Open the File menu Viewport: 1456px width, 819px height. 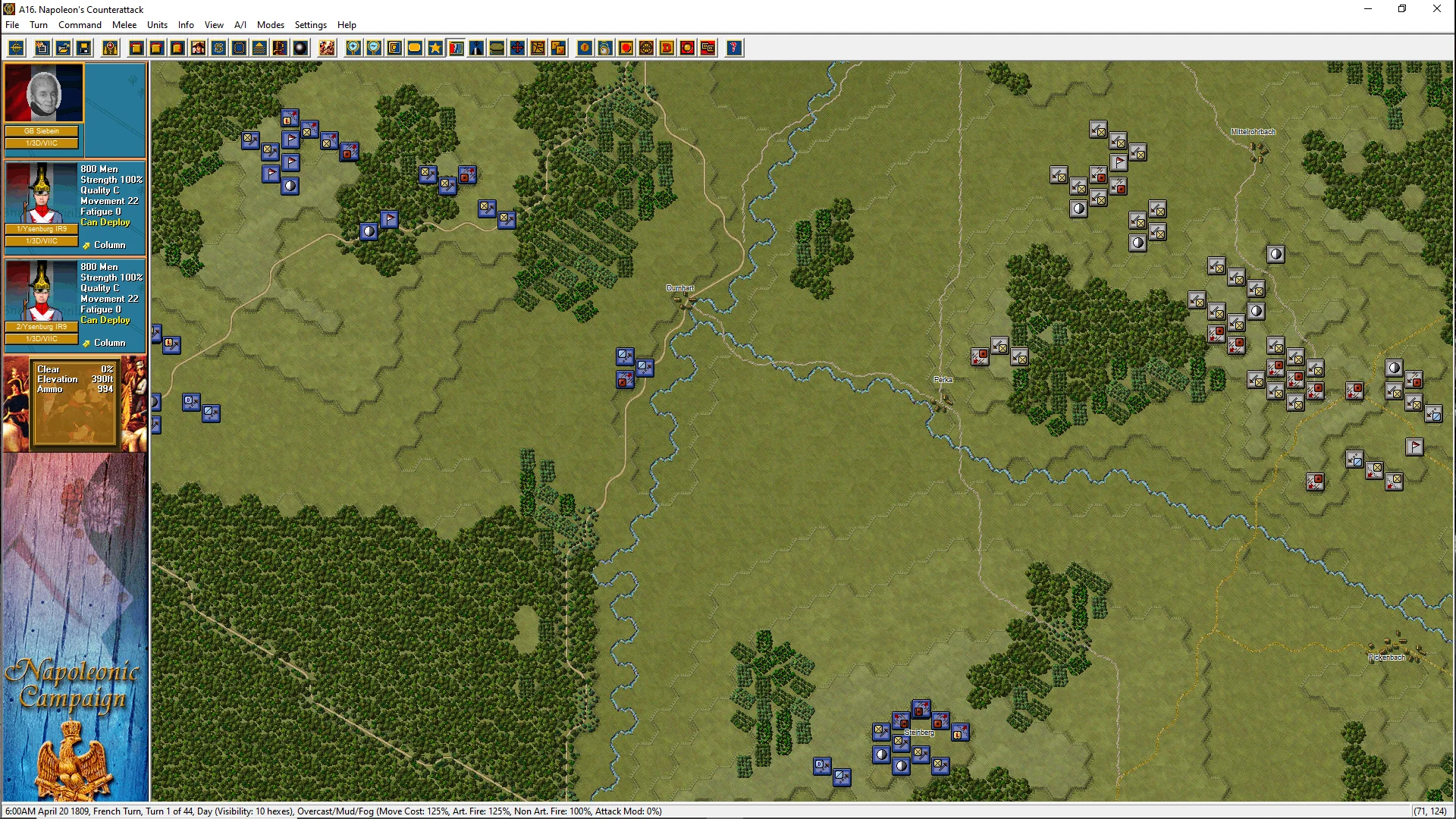click(12, 25)
